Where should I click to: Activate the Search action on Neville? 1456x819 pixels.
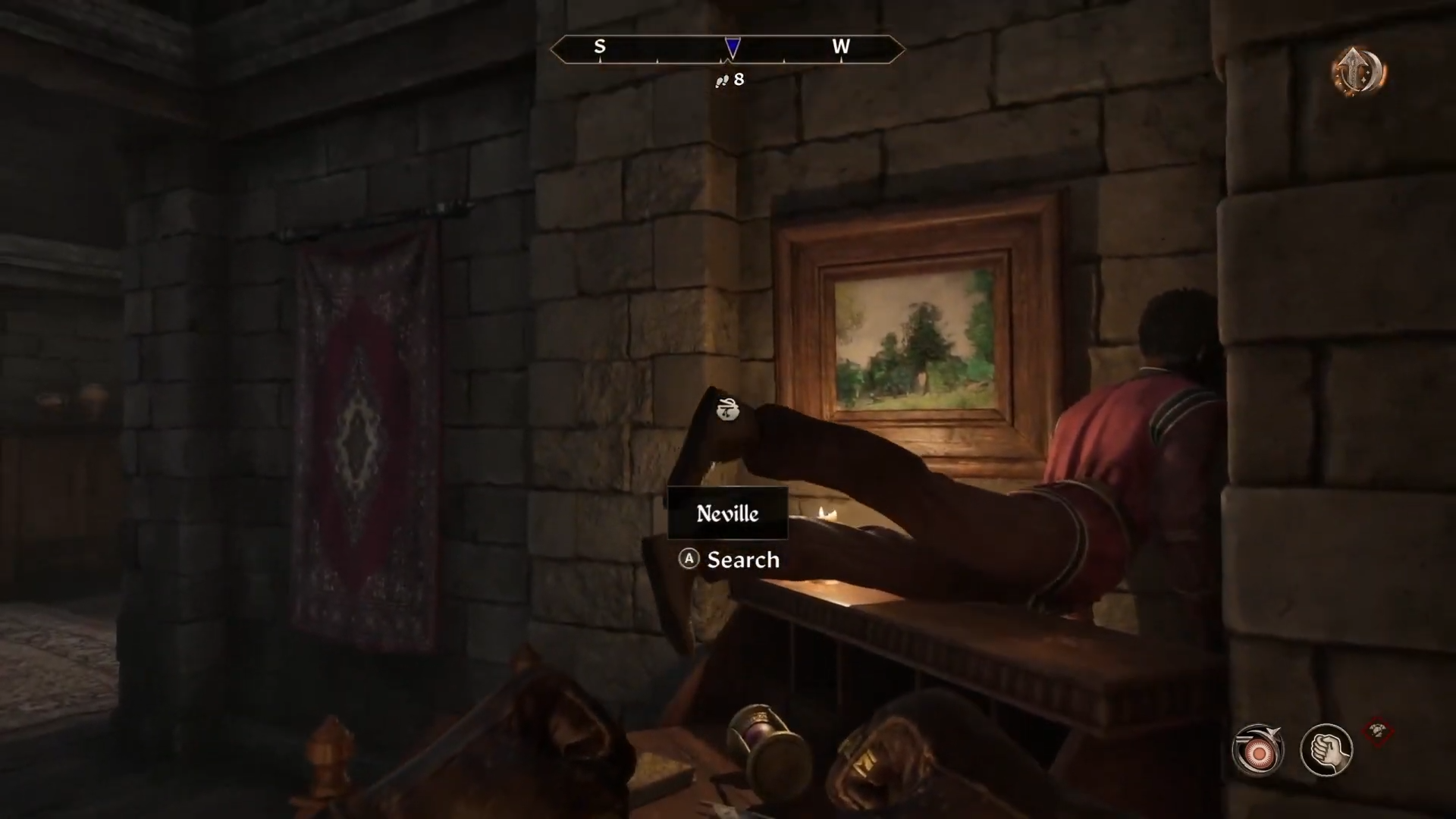pyautogui.click(x=742, y=560)
